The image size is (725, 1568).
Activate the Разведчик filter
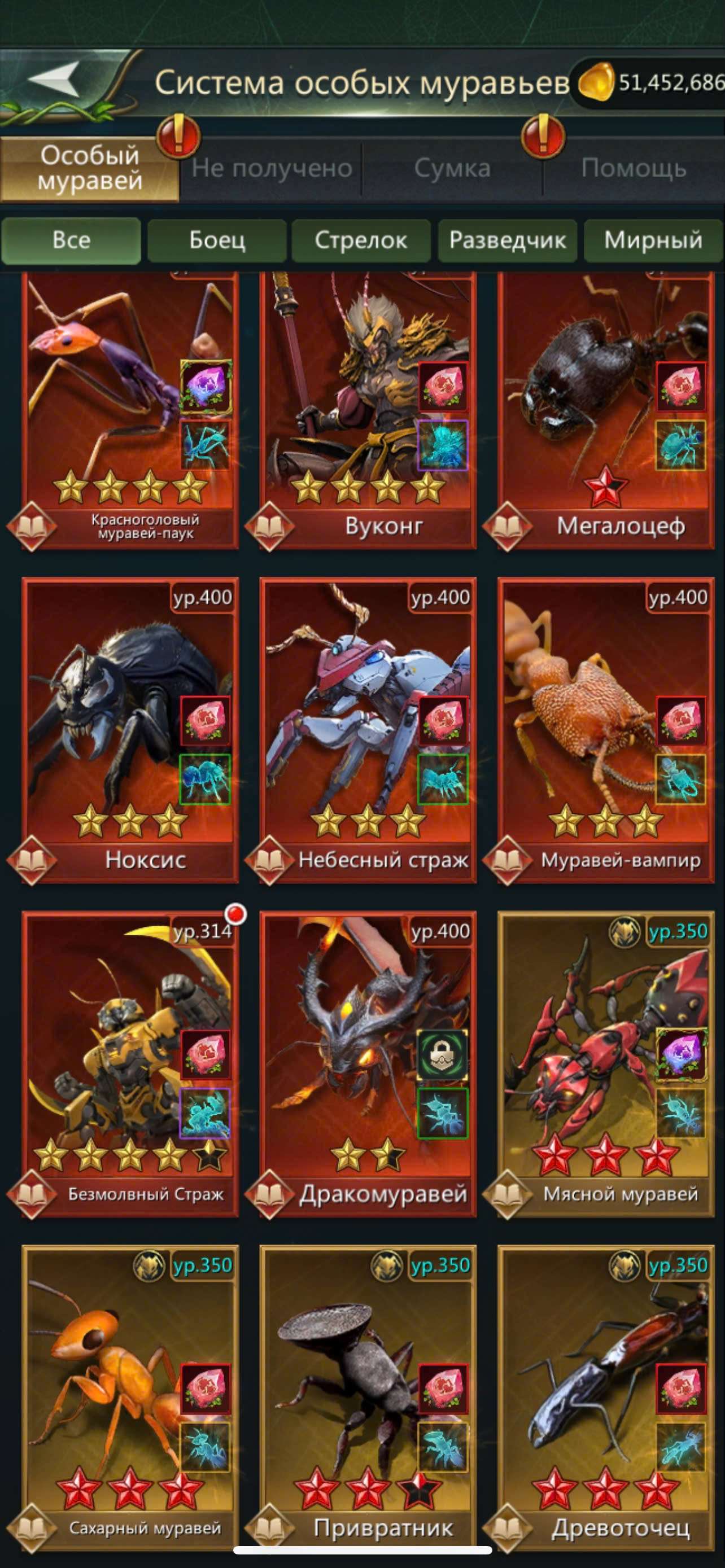point(507,241)
